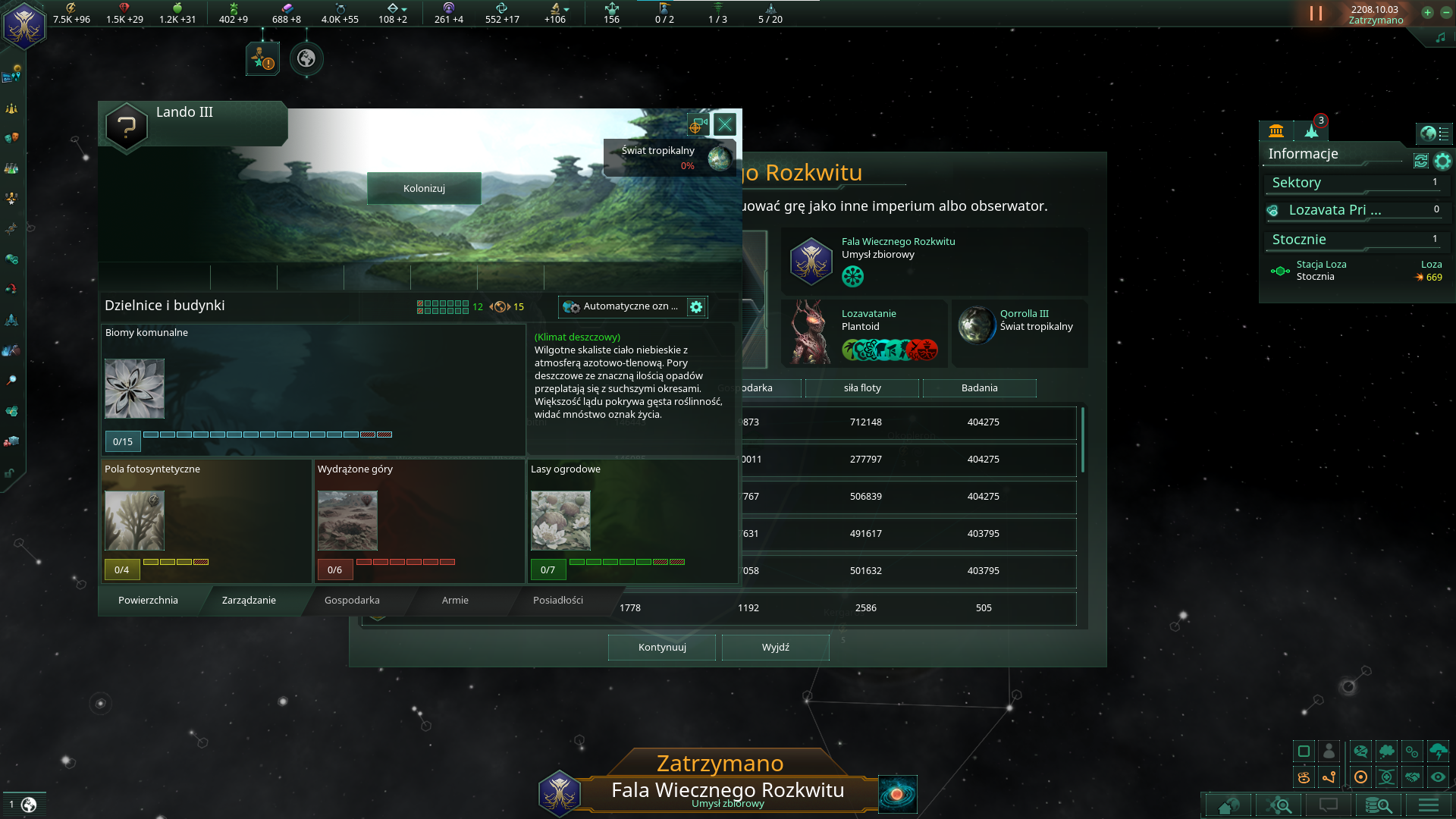Click the scientist alert icon near screen top
This screenshot has width=1456, height=819.
pos(262,58)
